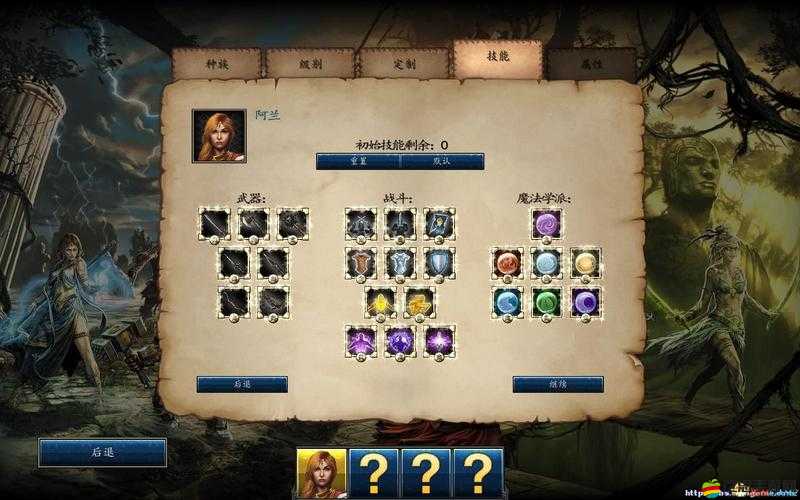Click the large 后退 button outside the parchment
The width and height of the screenshot is (800, 500).
point(102,452)
